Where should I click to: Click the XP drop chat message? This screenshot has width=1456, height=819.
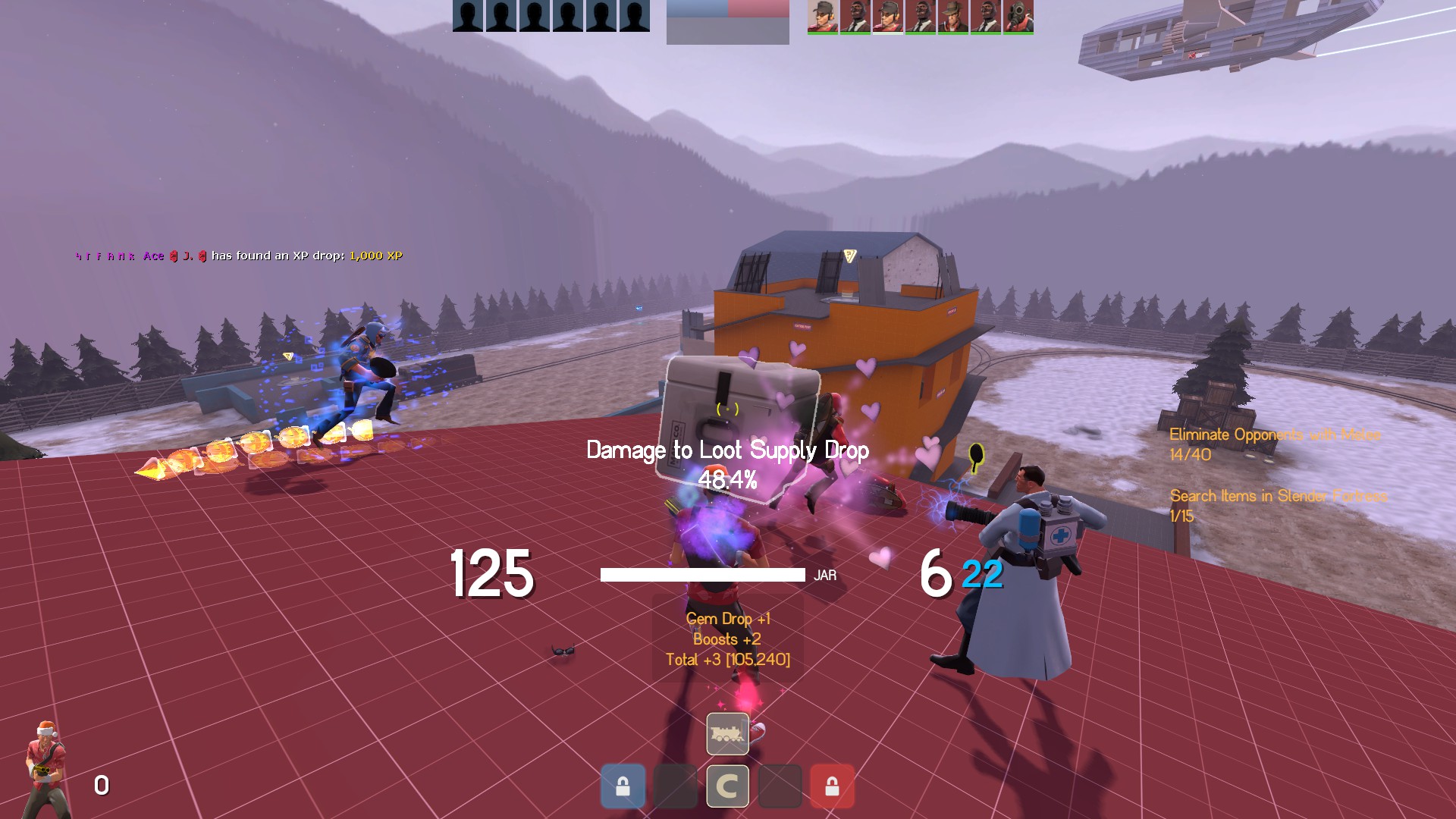[x=239, y=256]
